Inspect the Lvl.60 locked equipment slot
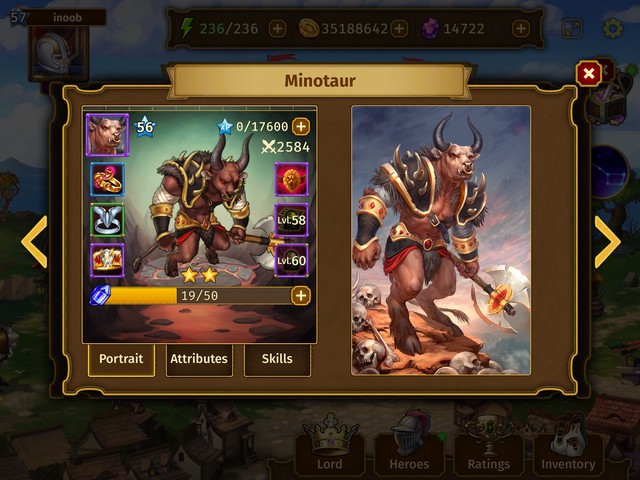Viewport: 640px width, 480px height. 291,260
